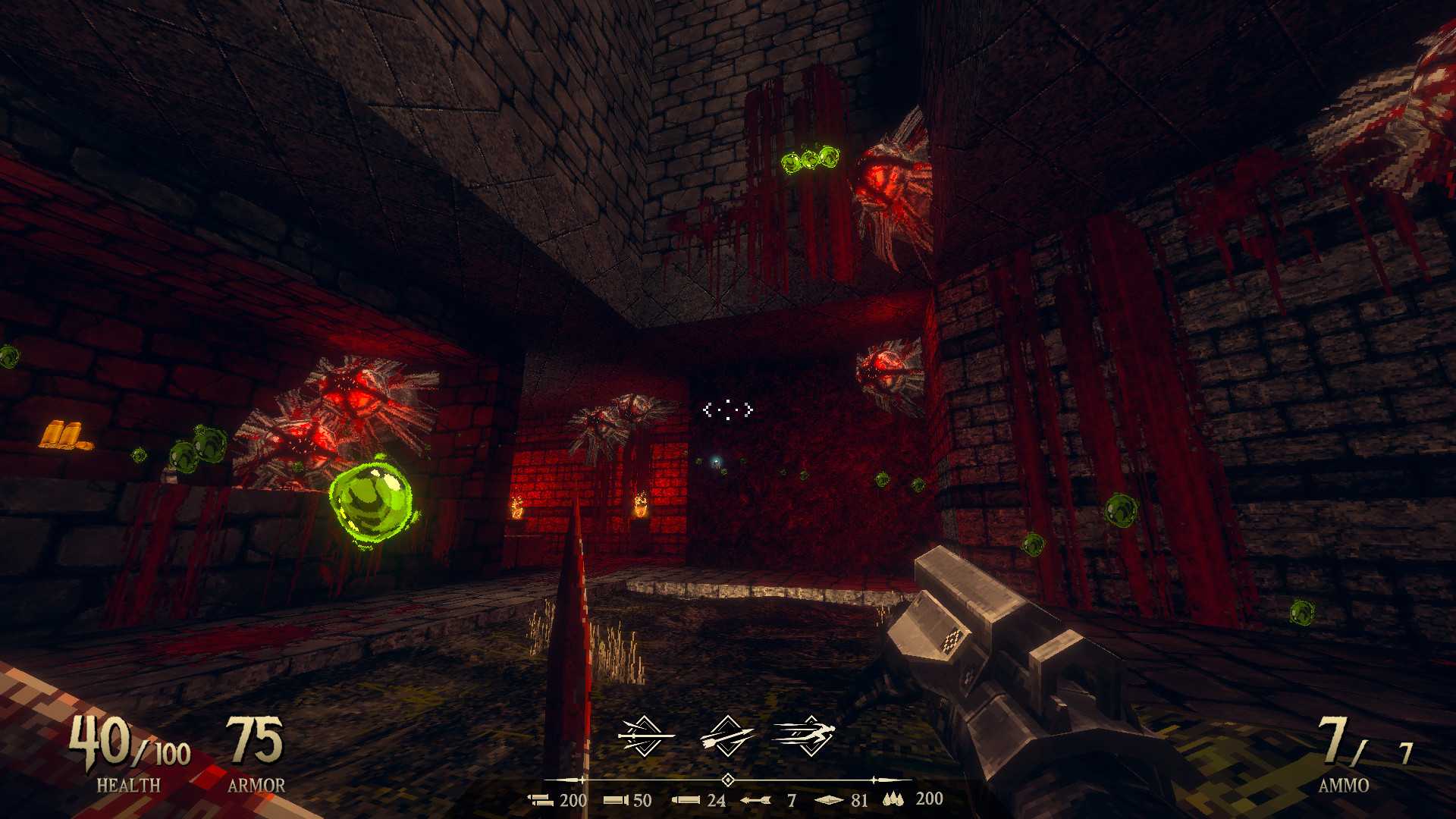The width and height of the screenshot is (1456, 819).
Task: Click the shuriken ammo icon showing 81
Action: (827, 799)
